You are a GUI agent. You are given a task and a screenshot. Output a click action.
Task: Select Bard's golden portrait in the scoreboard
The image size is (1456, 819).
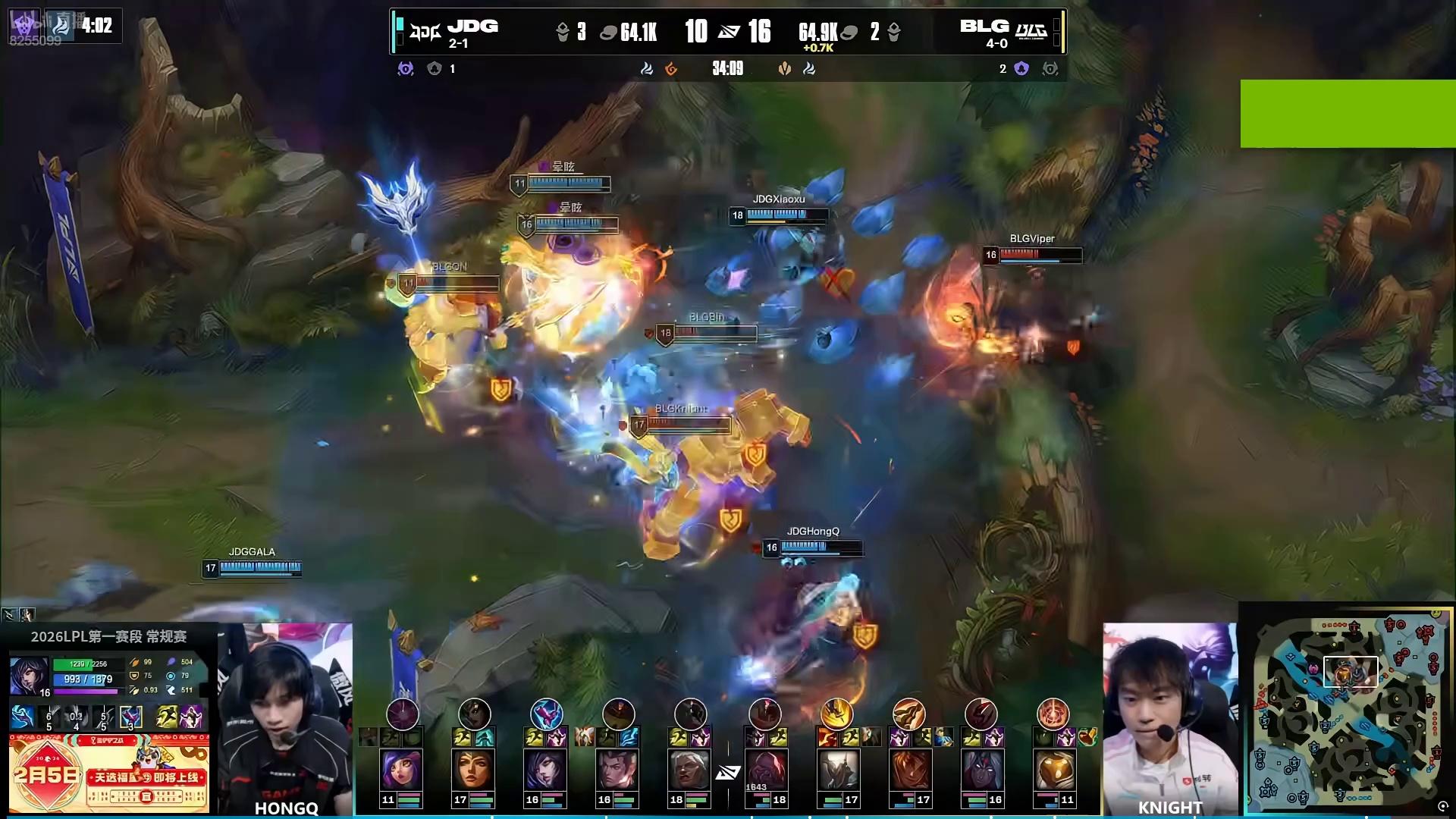tap(1054, 770)
